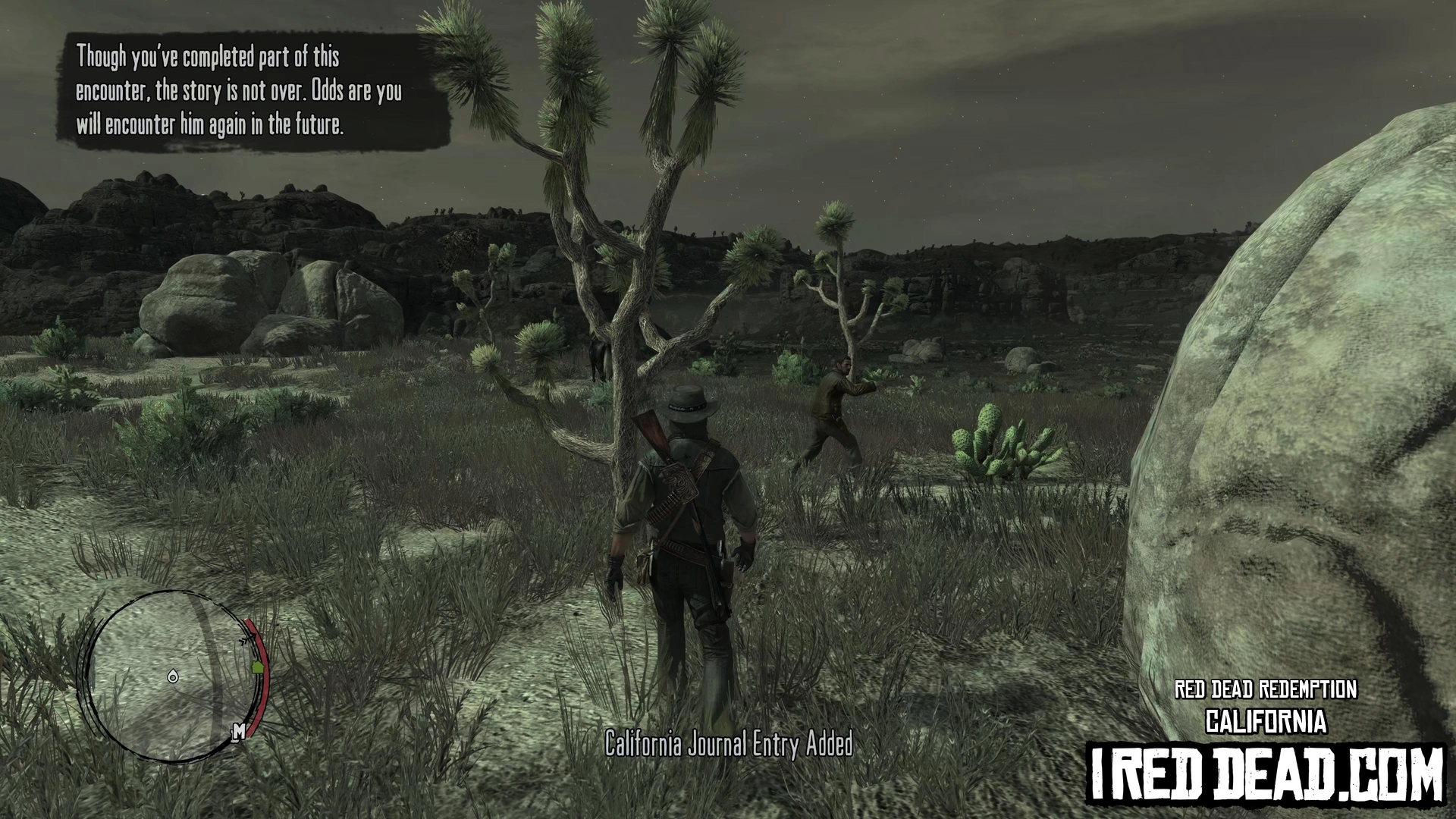
Task: Click the white M marker on minimap
Action: coord(239,731)
